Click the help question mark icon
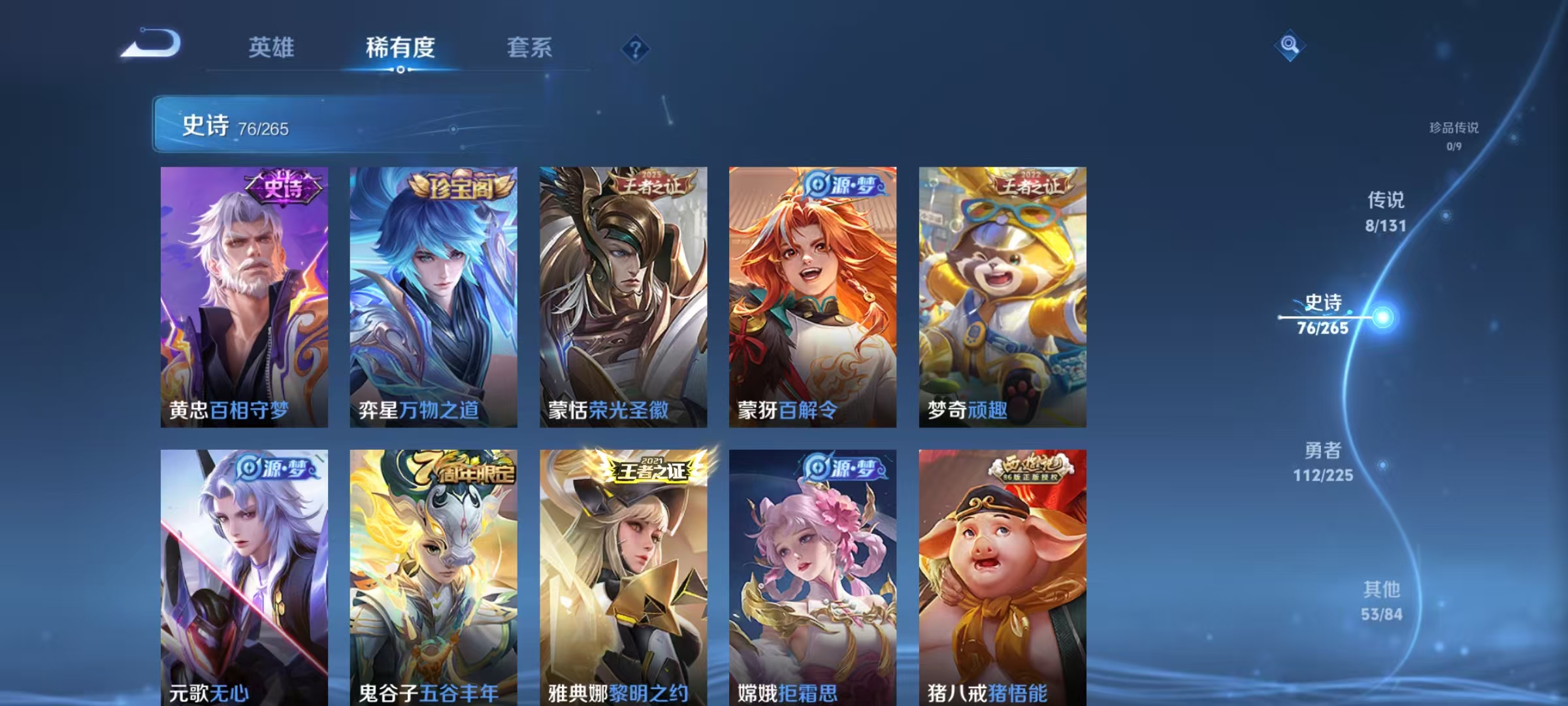 point(635,48)
